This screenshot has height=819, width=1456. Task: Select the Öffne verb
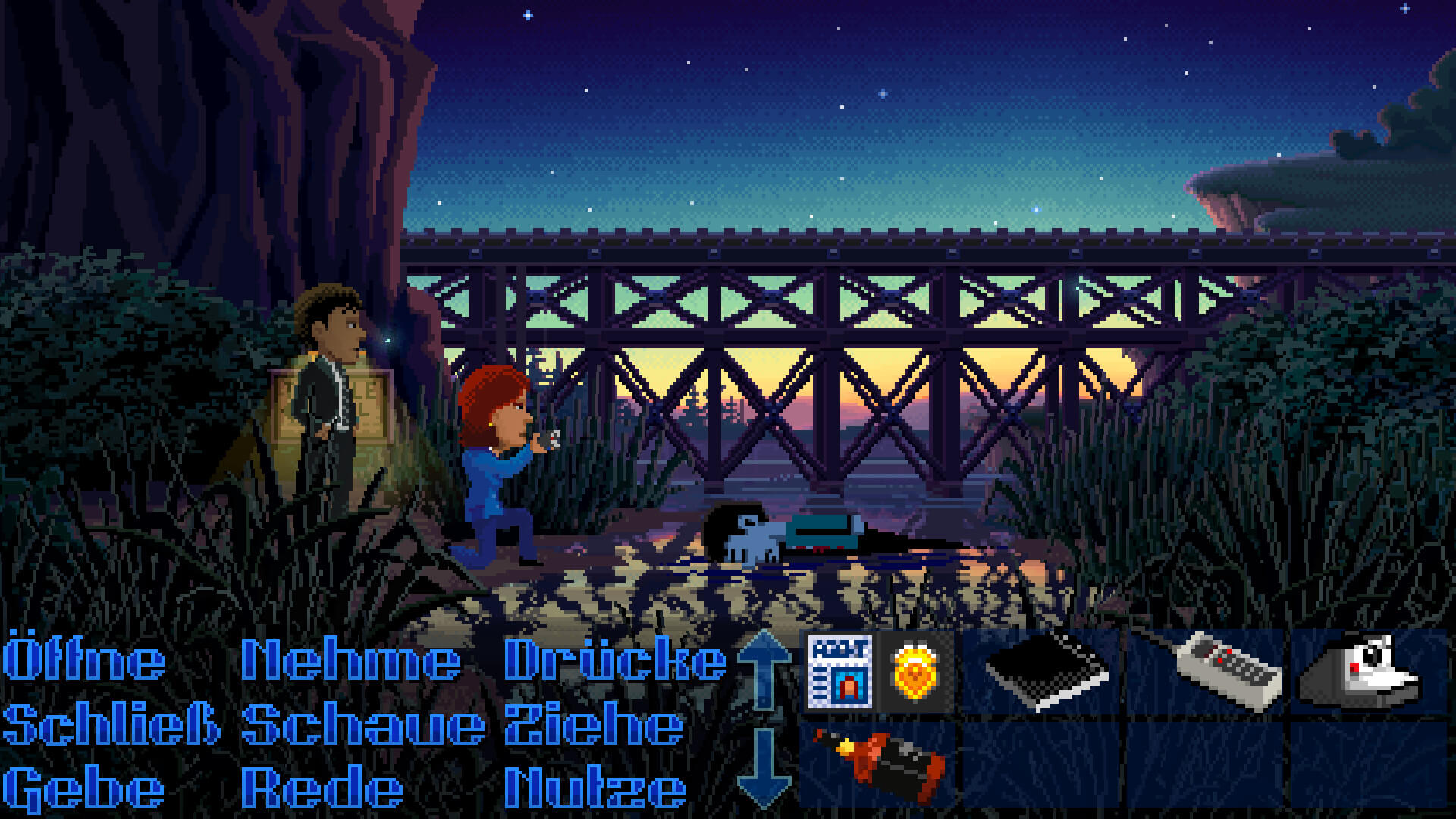coord(83,659)
